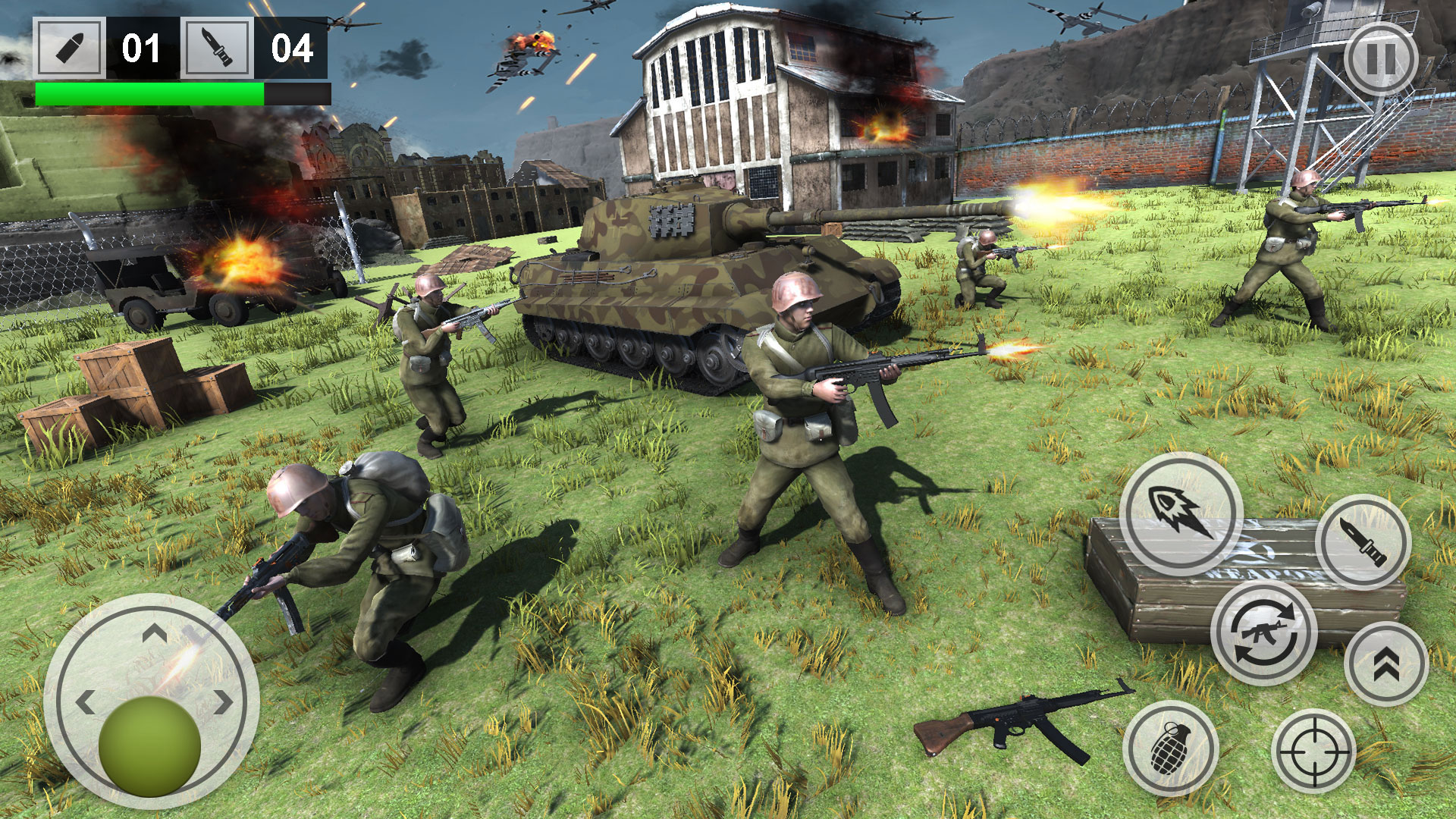Tap the knife icon in the top HUD
The image size is (1456, 819).
click(x=218, y=48)
